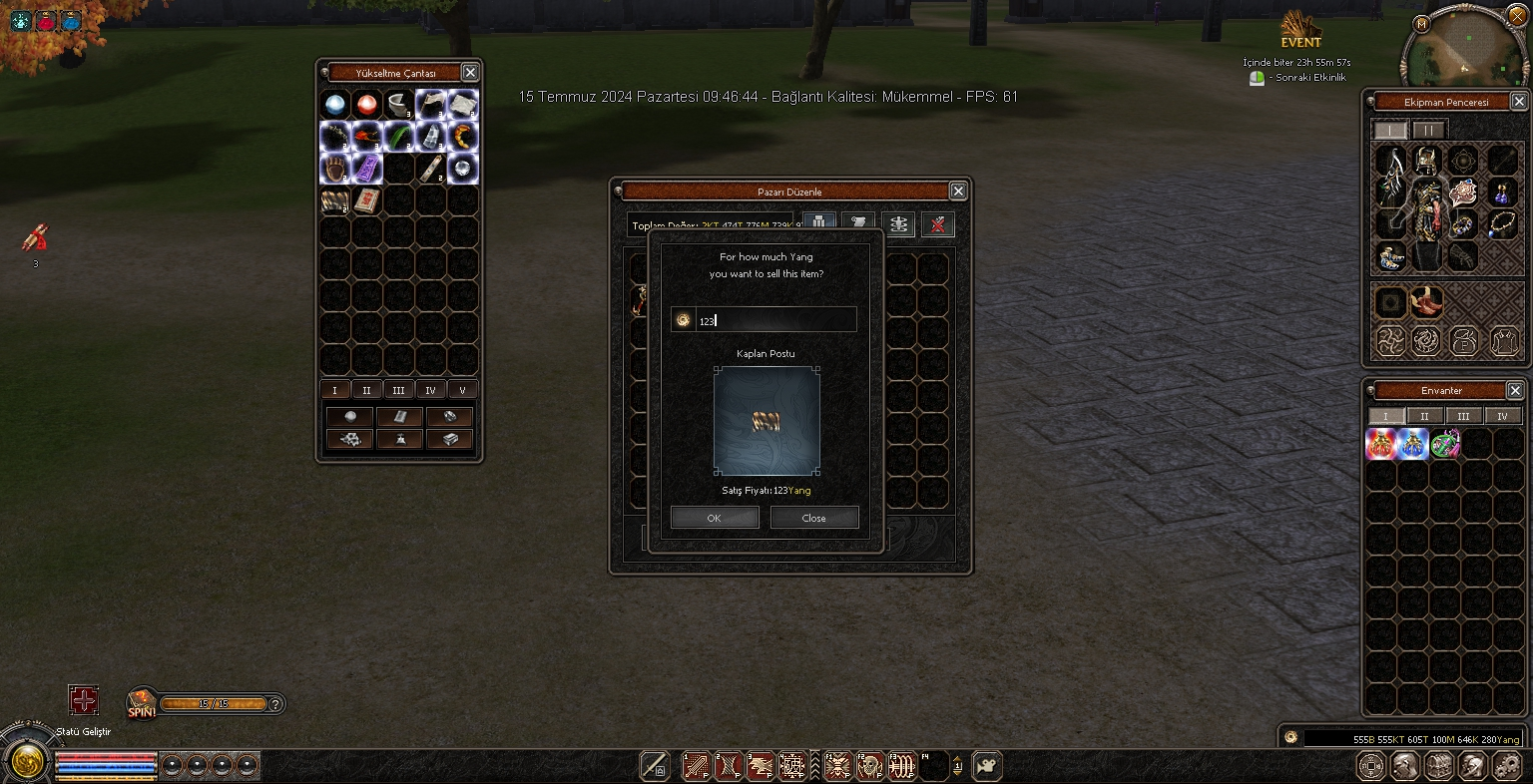Close the Pazarı Düzenle window

click(958, 191)
